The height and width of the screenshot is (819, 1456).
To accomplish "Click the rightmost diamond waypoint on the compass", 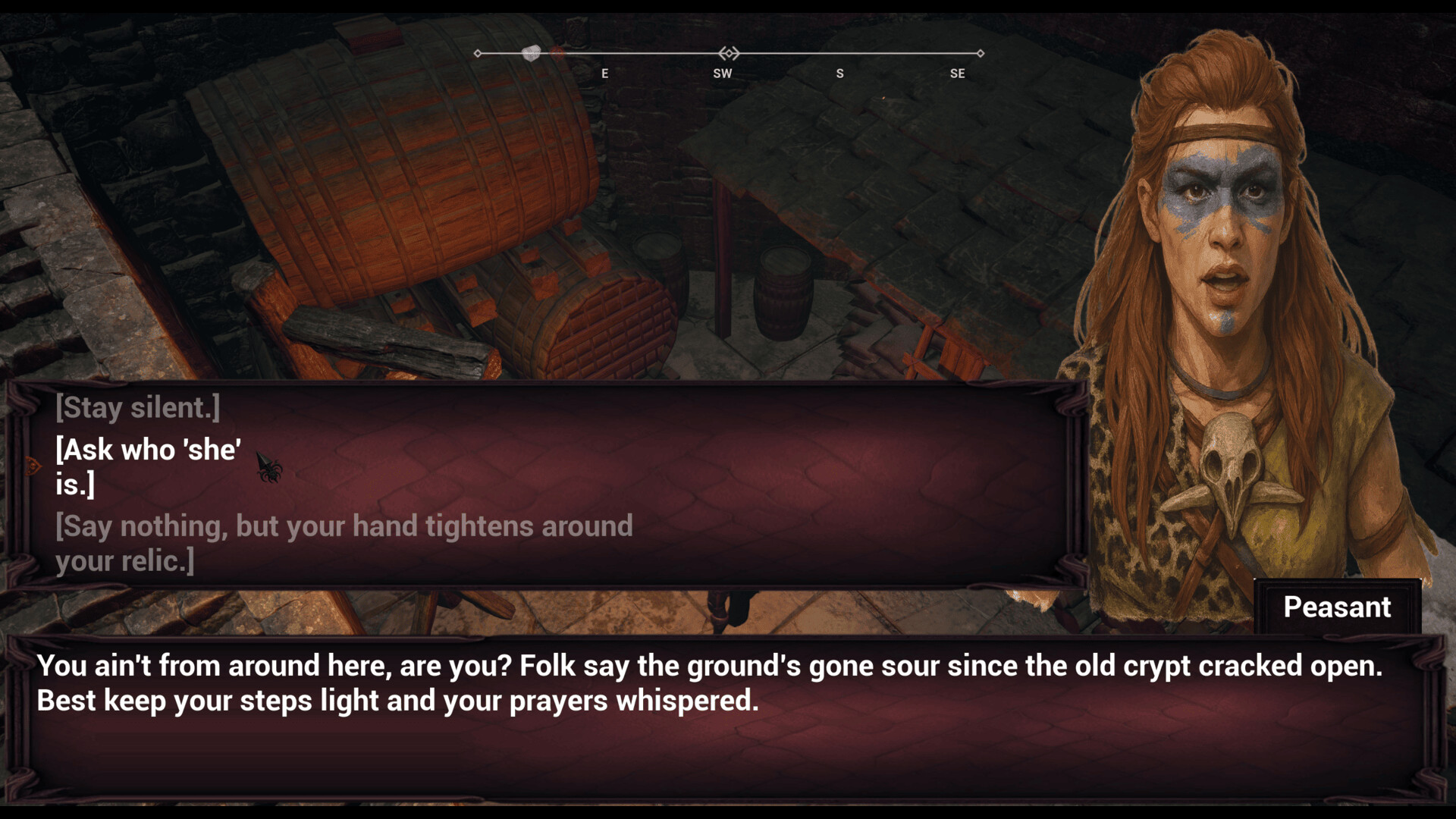I will (x=981, y=53).
